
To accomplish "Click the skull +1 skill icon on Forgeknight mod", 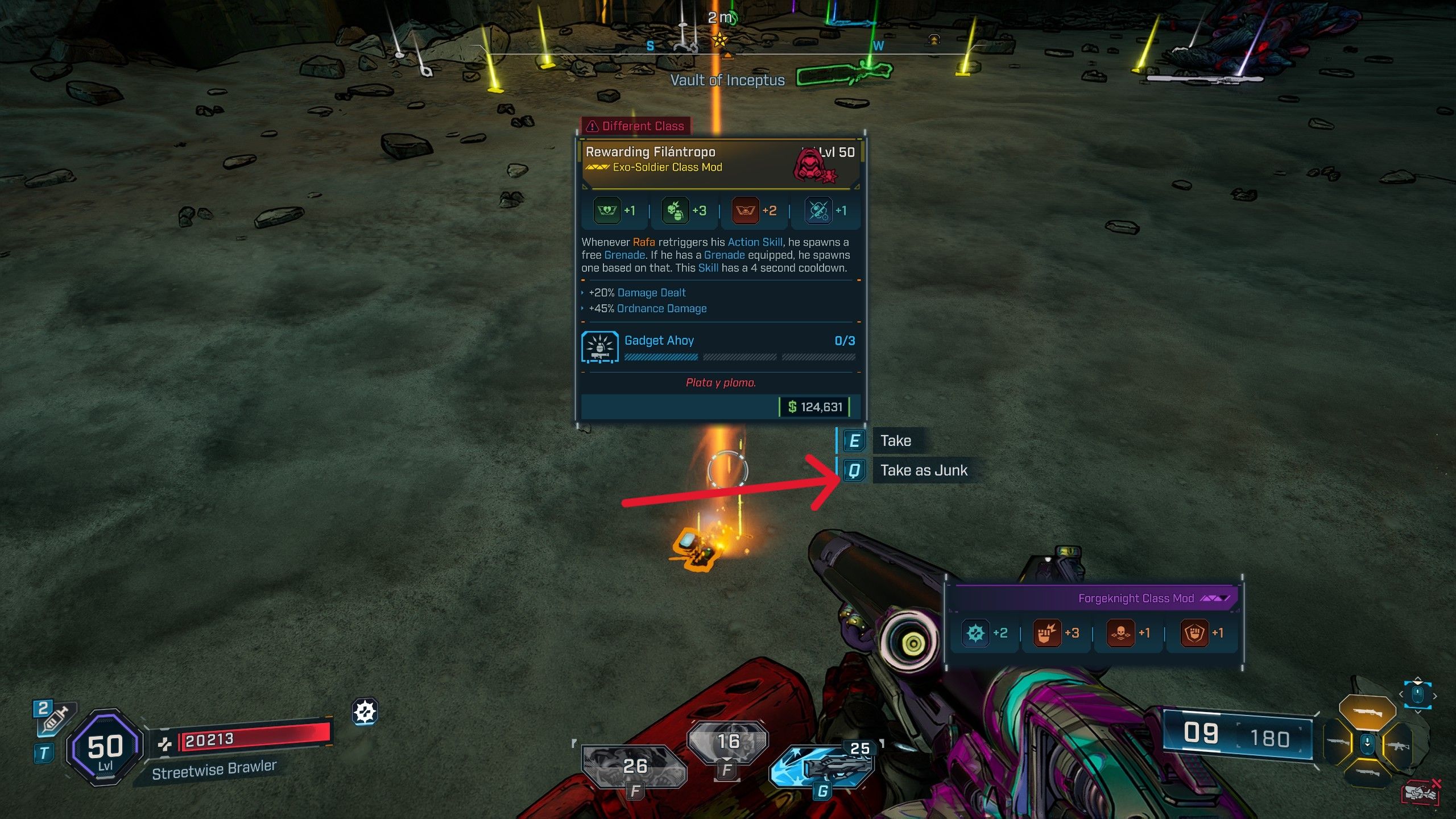I will click(1120, 633).
